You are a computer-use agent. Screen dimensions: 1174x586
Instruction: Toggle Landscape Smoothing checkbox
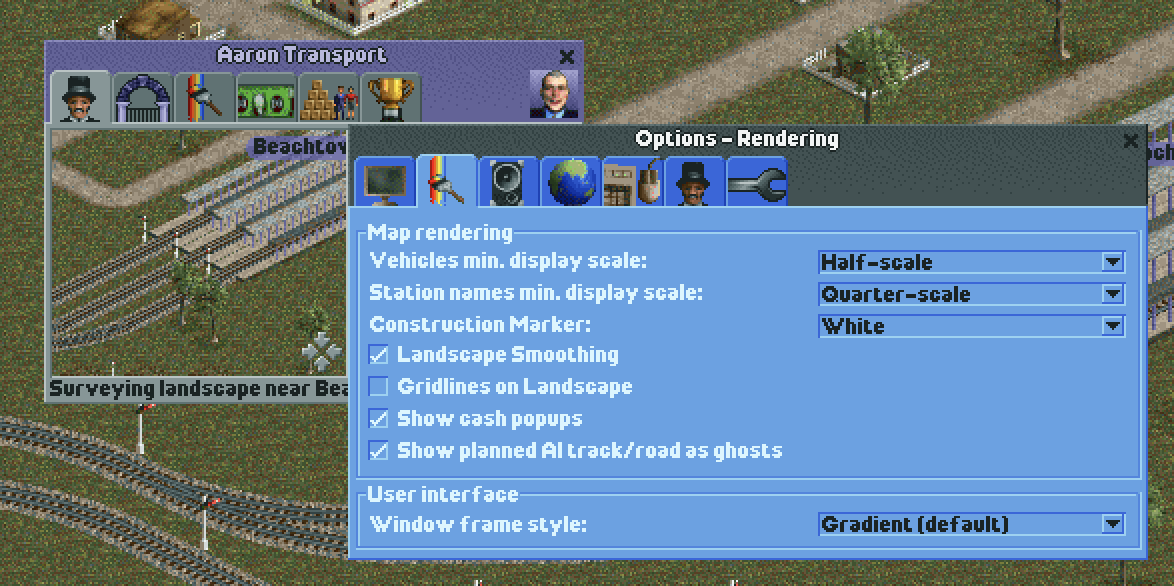coord(379,355)
